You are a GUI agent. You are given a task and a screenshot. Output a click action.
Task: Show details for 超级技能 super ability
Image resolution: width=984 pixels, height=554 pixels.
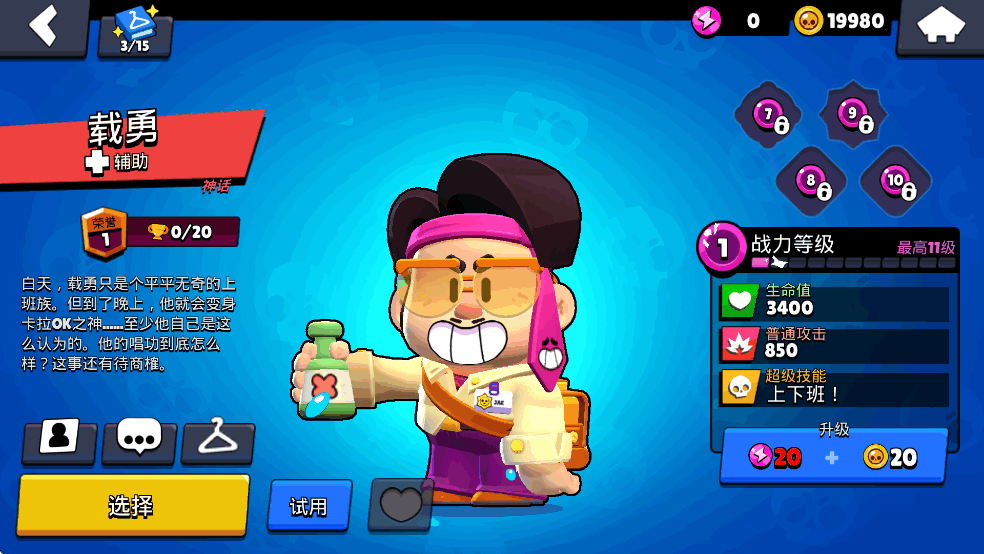point(834,387)
